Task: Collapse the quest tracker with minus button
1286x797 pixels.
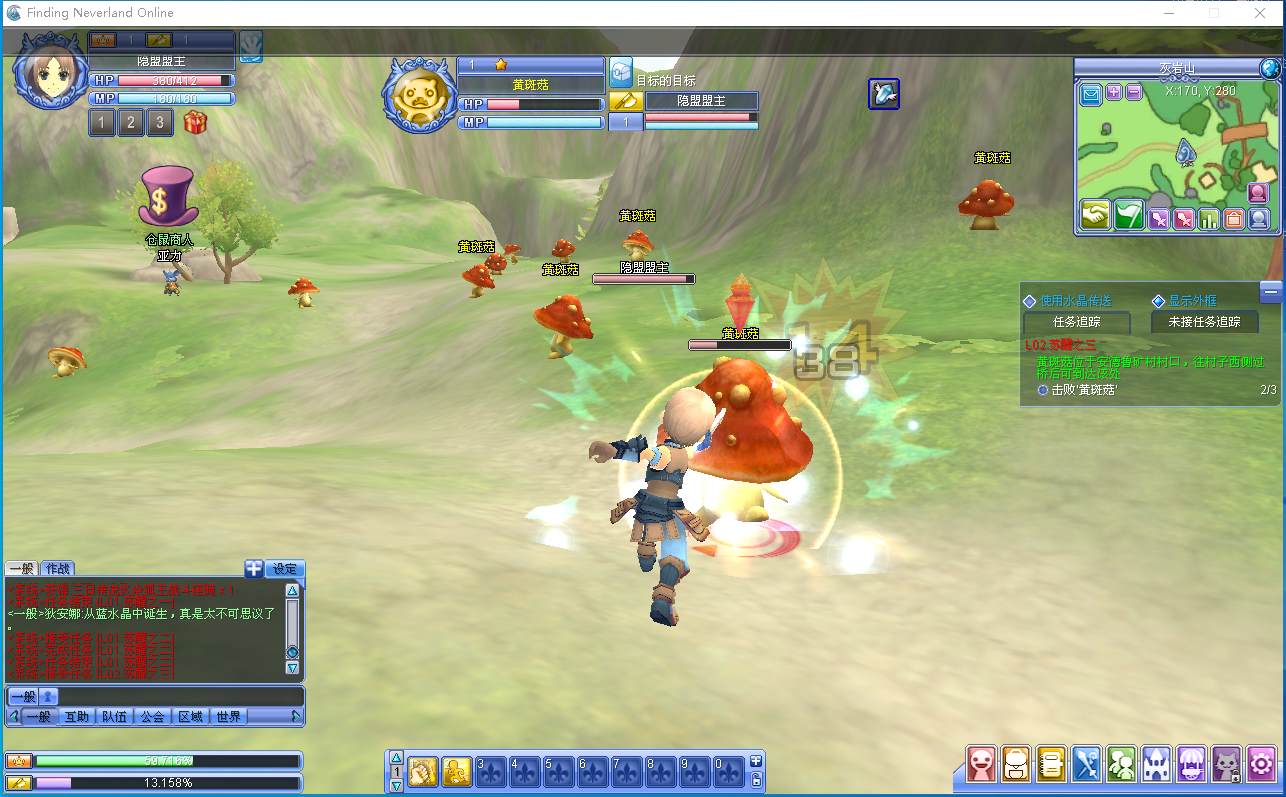Action: click(1271, 292)
